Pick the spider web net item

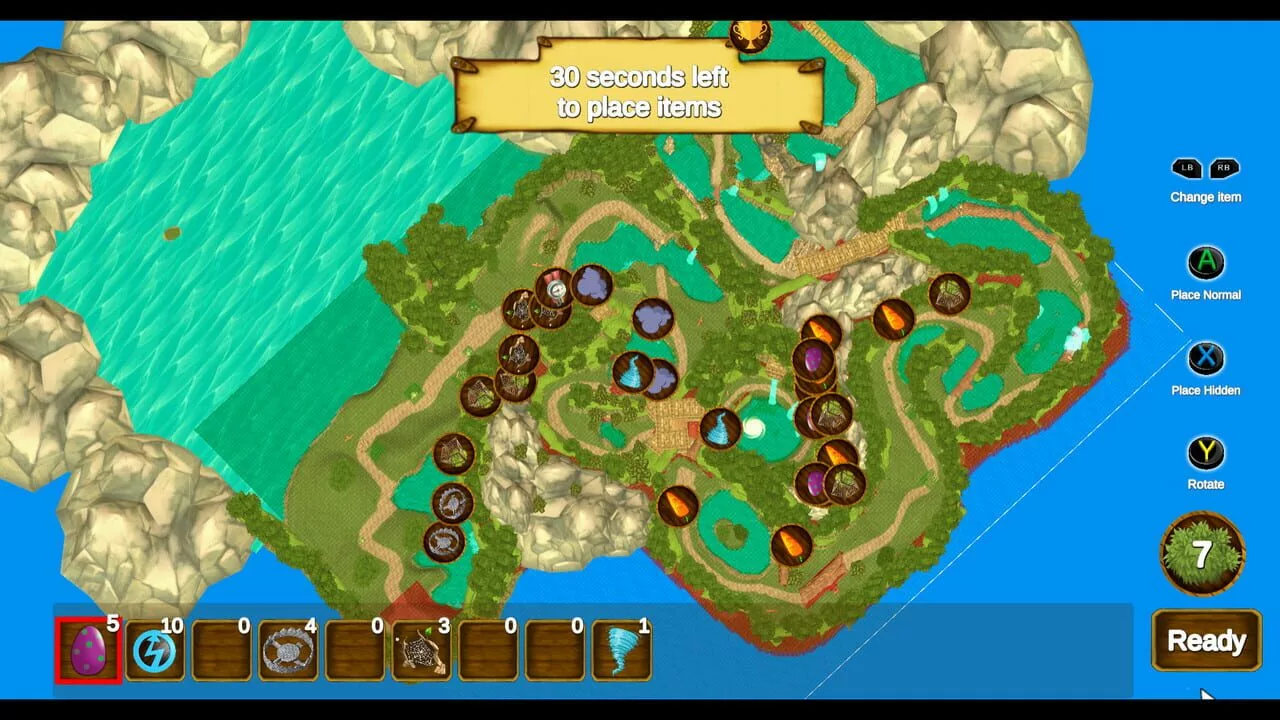click(421, 650)
